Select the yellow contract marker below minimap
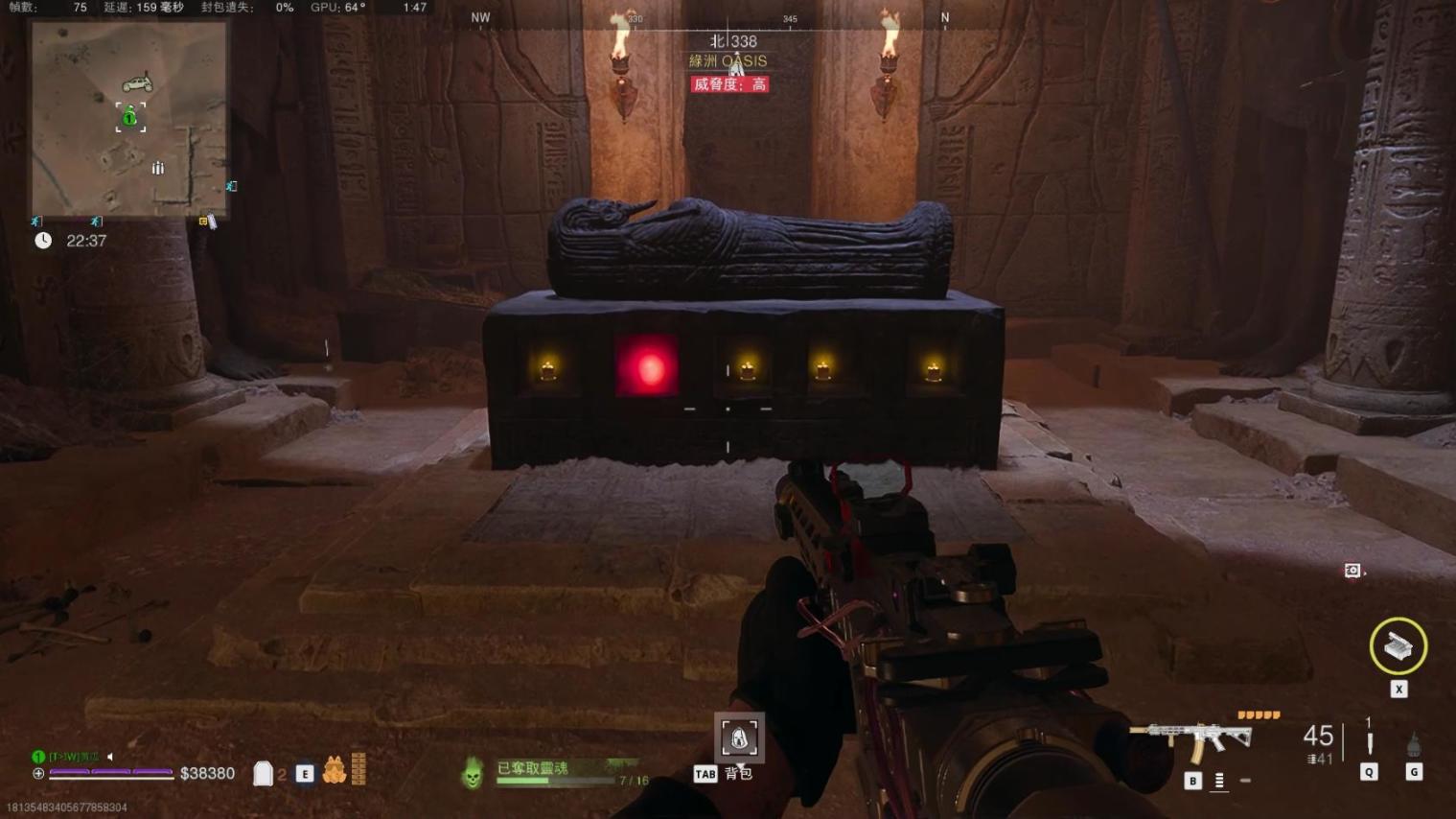 pyautogui.click(x=203, y=222)
